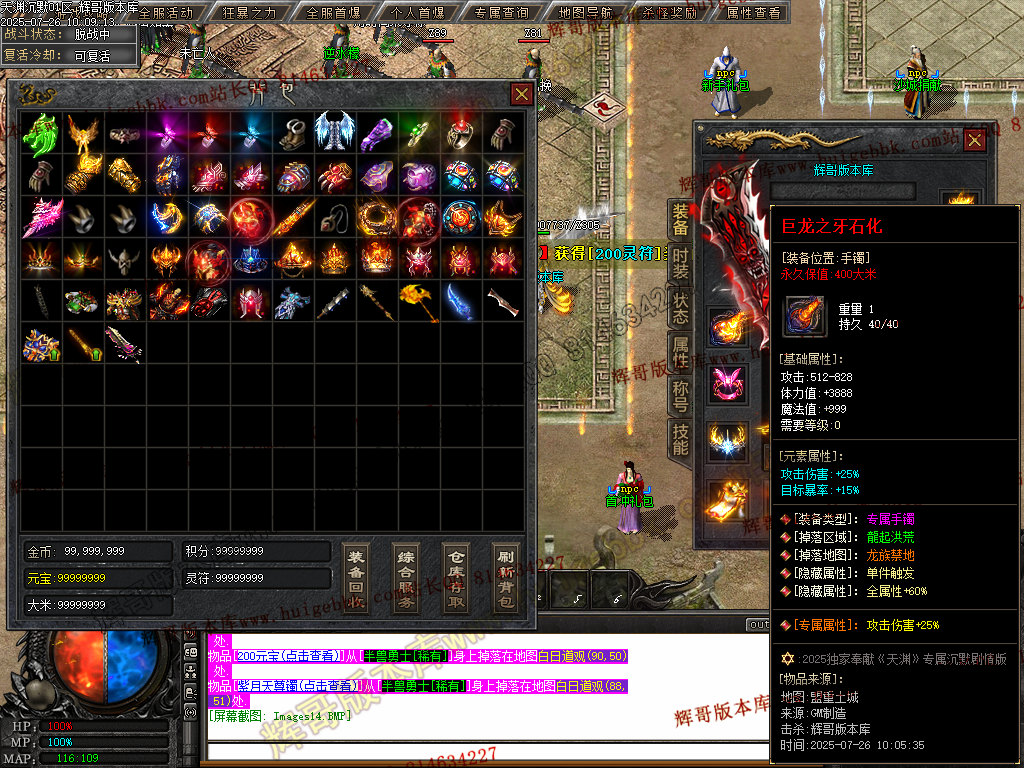Refresh the bag with 刷新背包

coord(506,579)
